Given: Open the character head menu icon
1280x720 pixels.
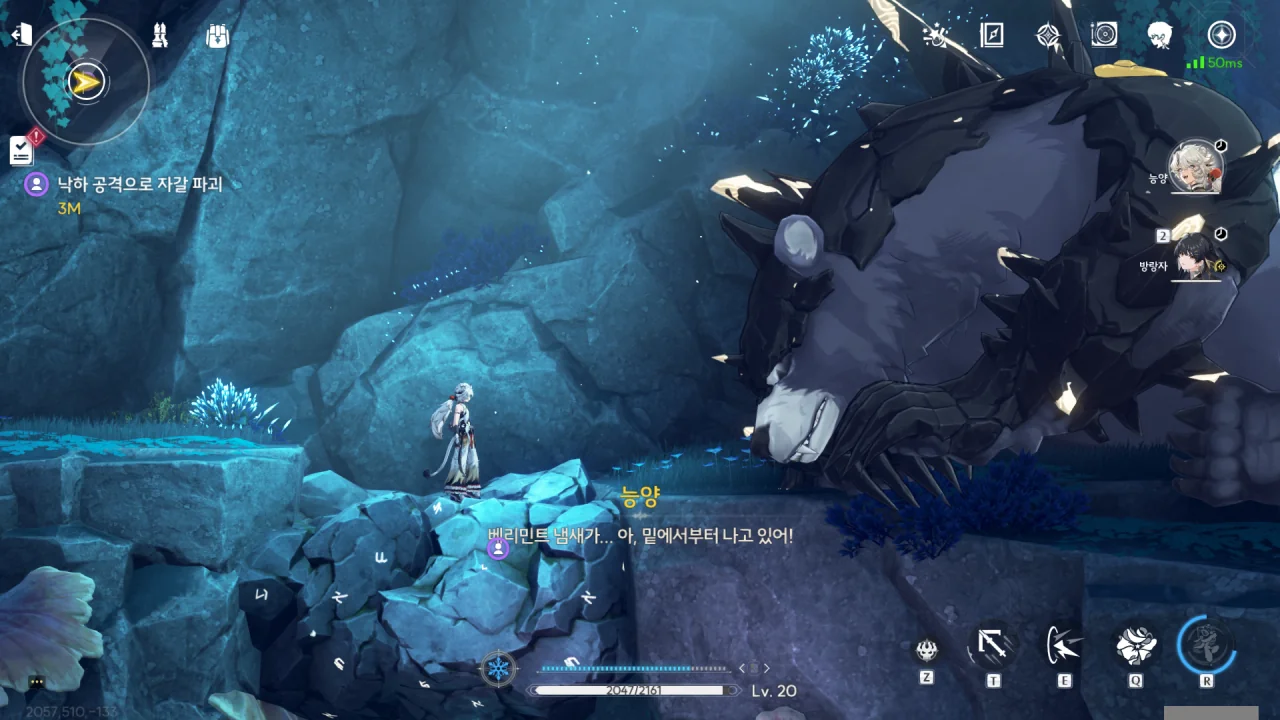Looking at the screenshot, I should tap(1160, 36).
